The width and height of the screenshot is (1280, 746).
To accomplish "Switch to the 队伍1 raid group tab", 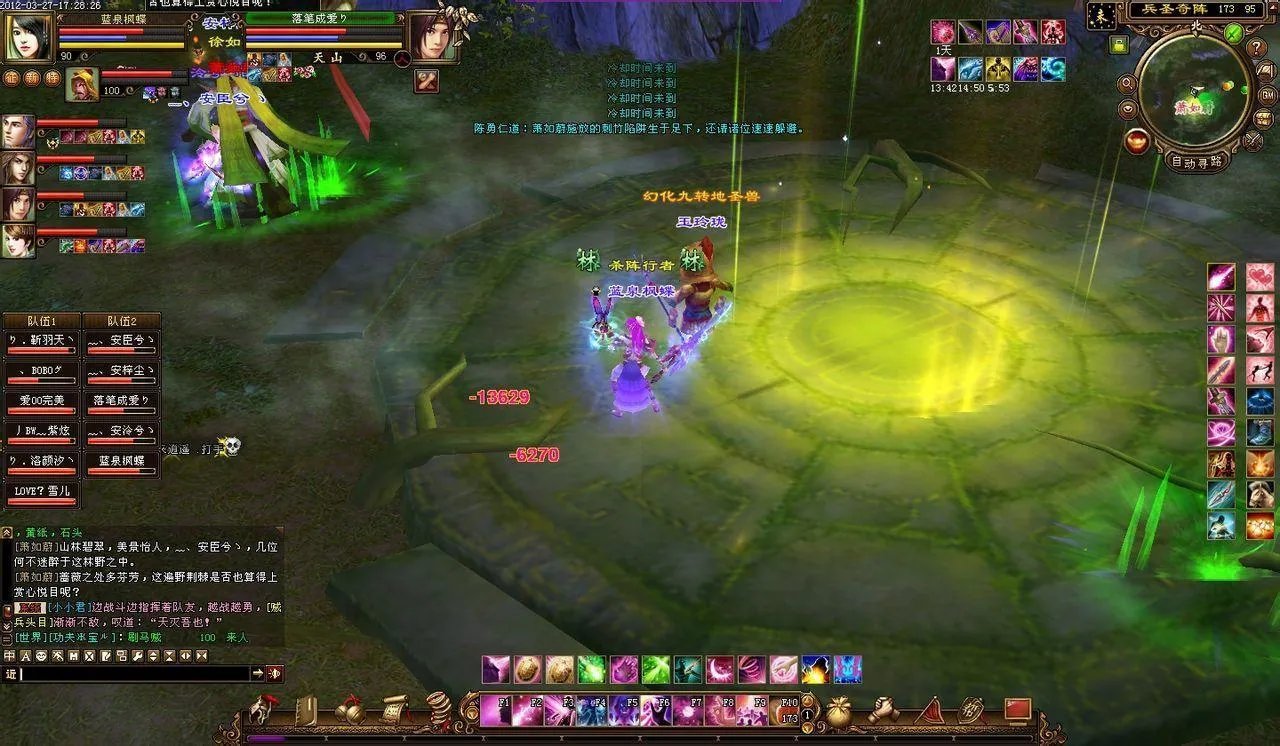I will point(41,321).
